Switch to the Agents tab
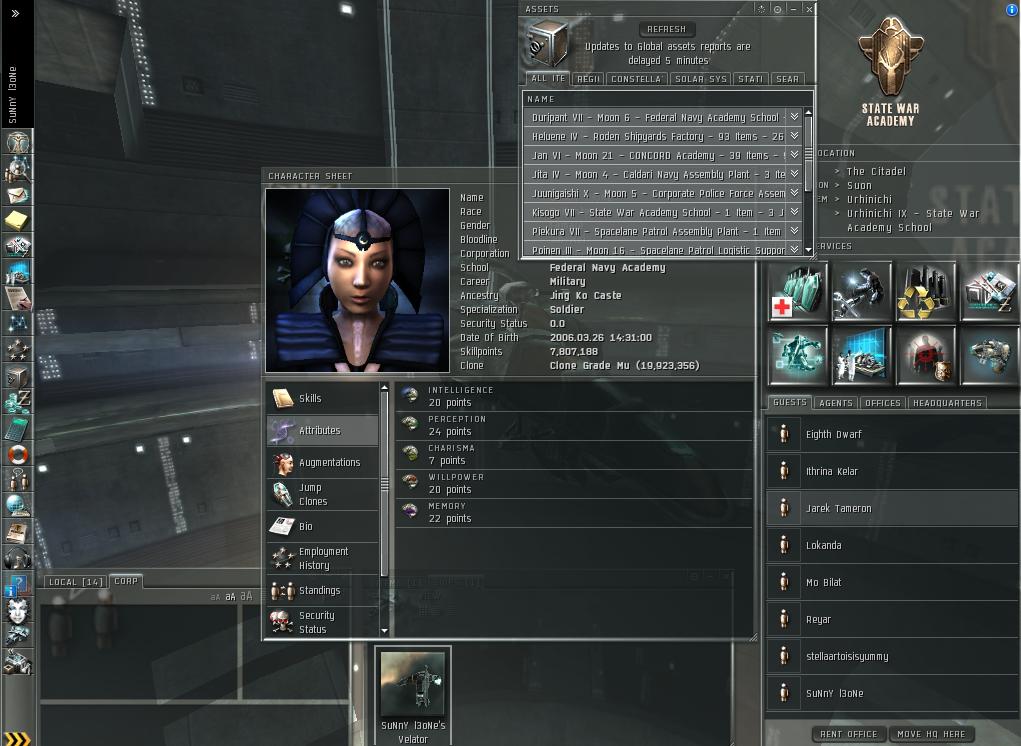The height and width of the screenshot is (746, 1021). [x=836, y=403]
